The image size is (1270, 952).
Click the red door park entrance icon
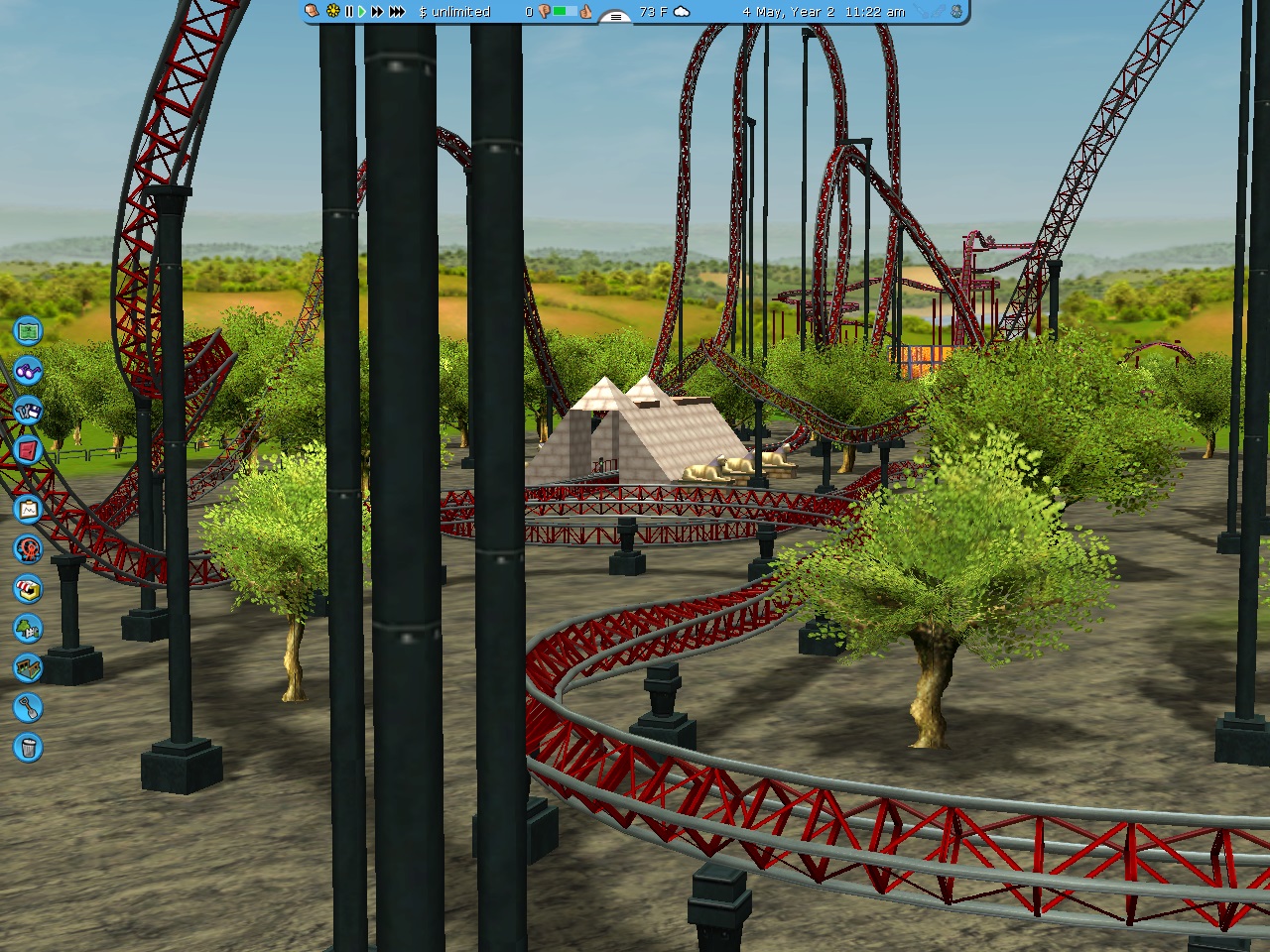pyautogui.click(x=28, y=451)
